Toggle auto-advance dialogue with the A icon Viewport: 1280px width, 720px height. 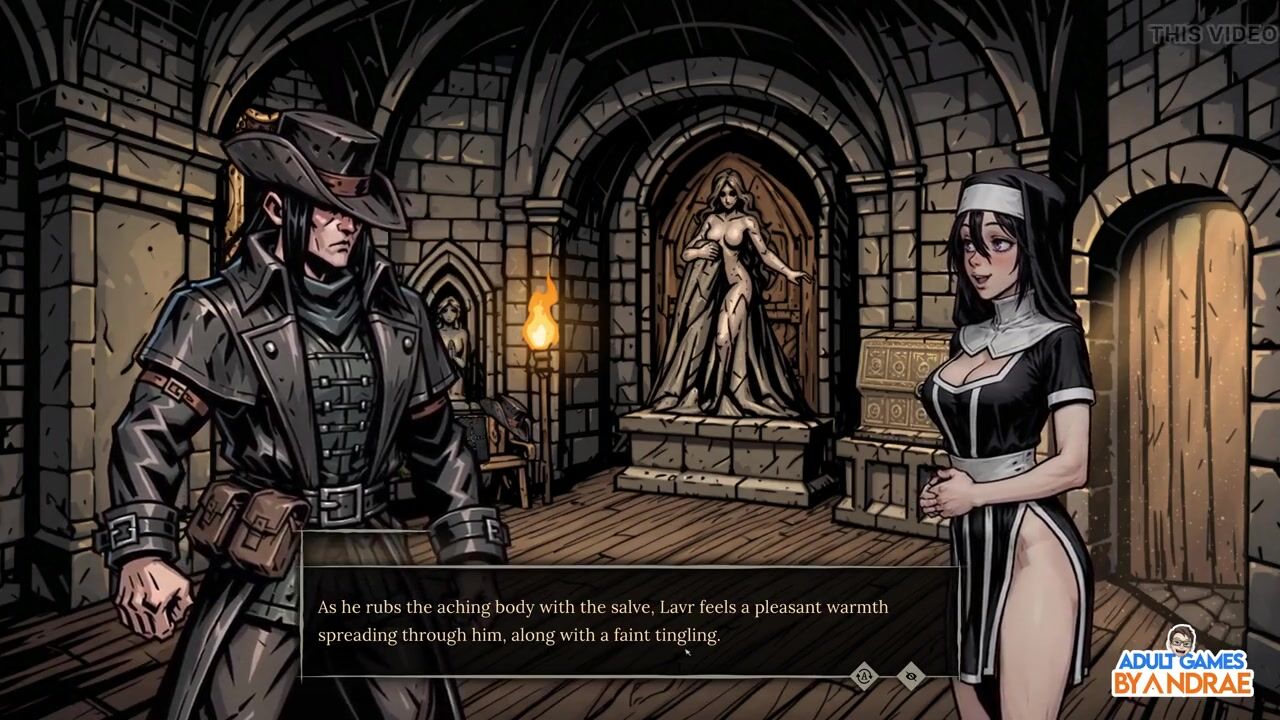pyautogui.click(x=864, y=677)
